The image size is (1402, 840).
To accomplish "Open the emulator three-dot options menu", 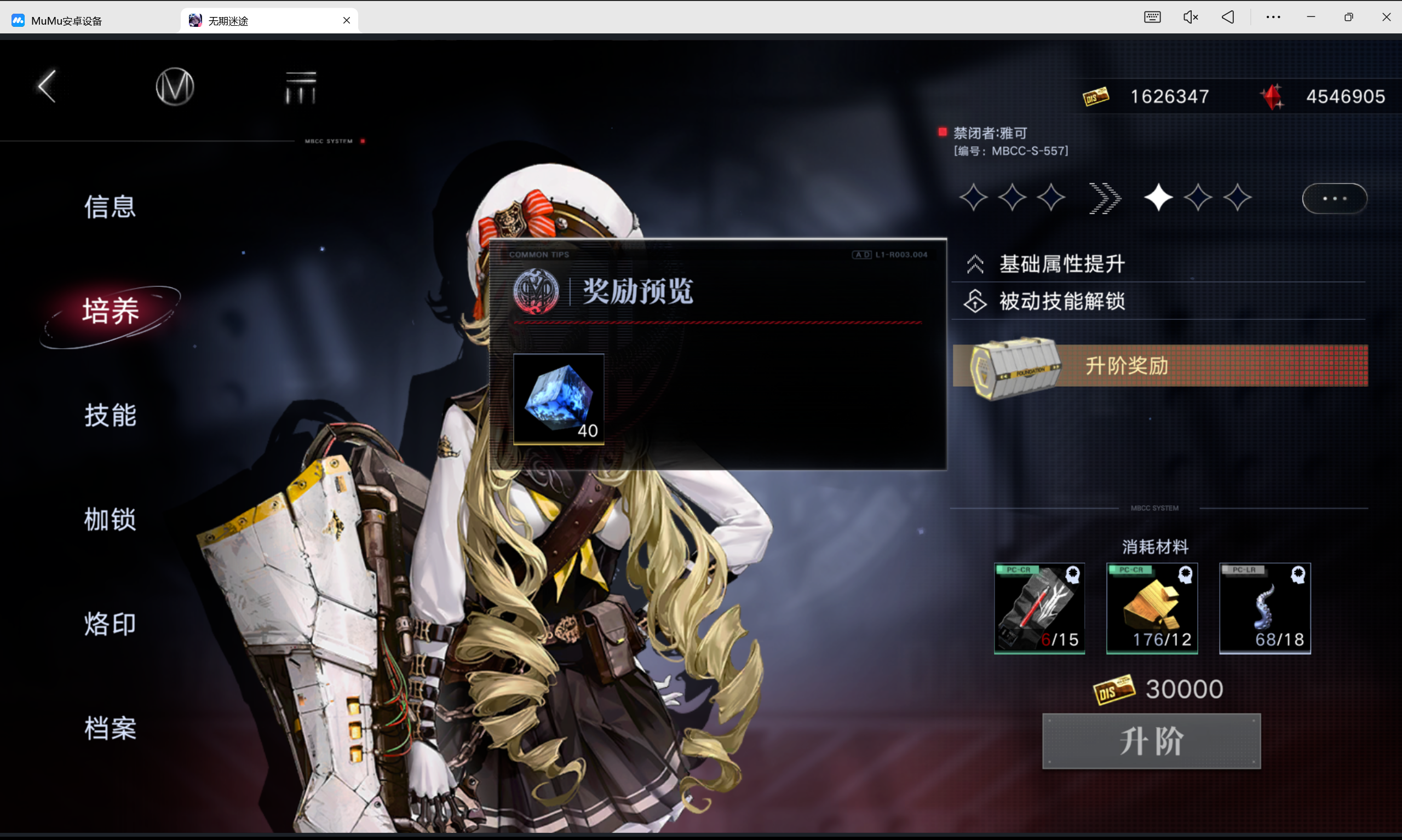I will pos(1273,17).
